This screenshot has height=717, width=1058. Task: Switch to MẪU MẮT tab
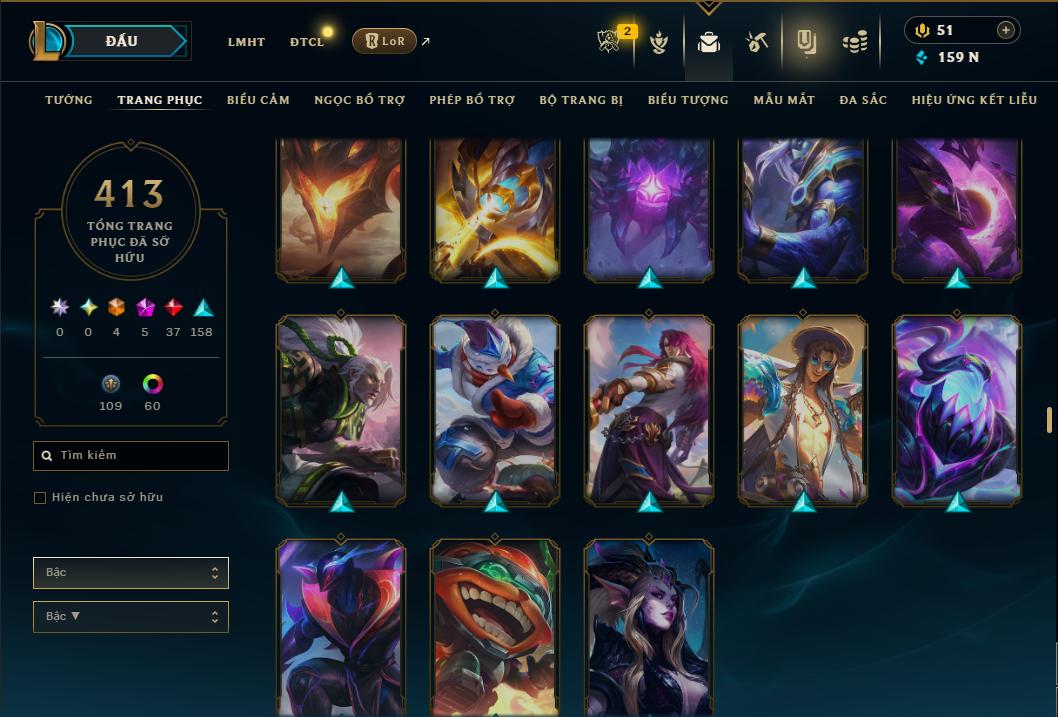click(784, 100)
